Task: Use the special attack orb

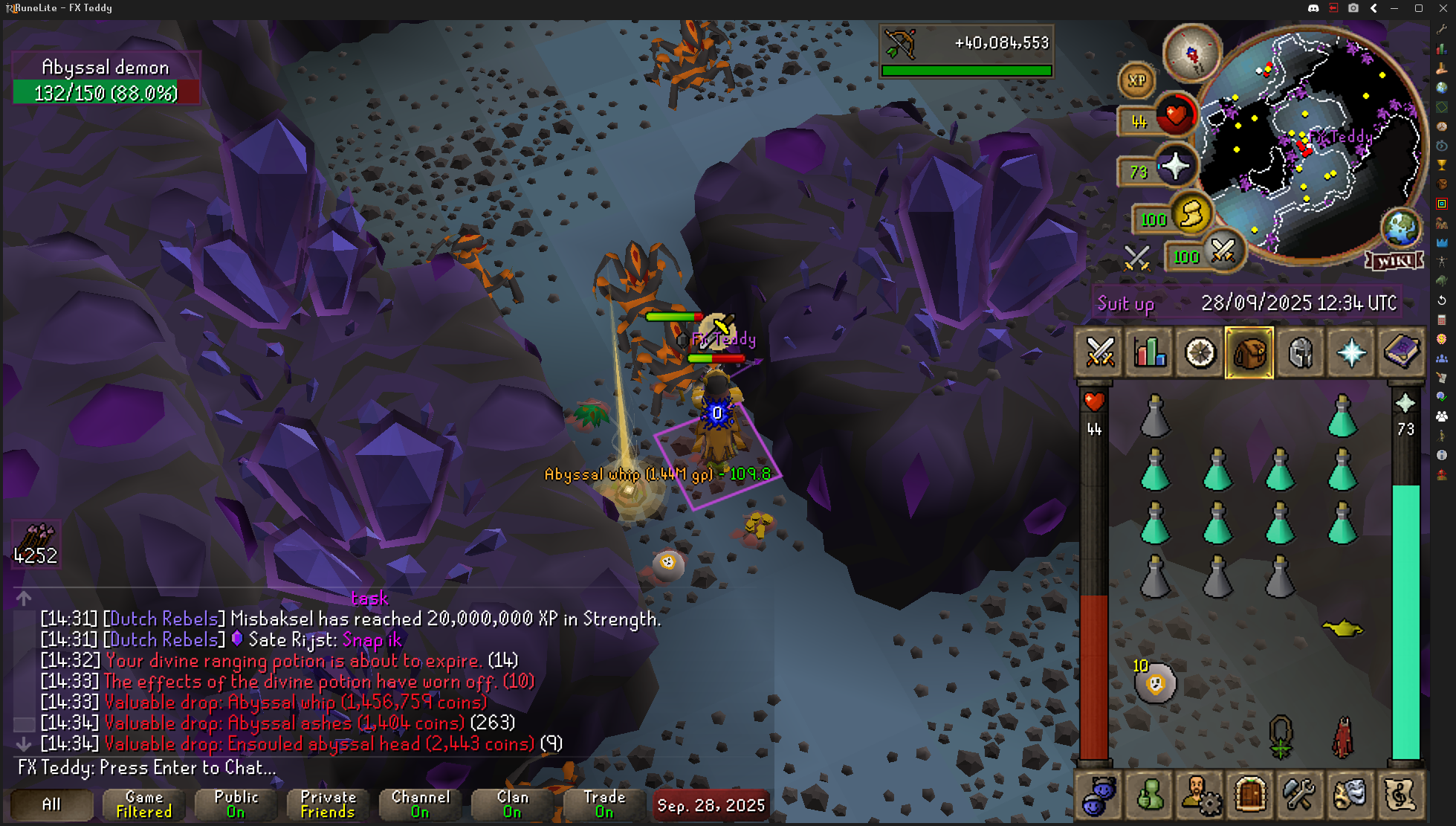Action: pos(1223,252)
